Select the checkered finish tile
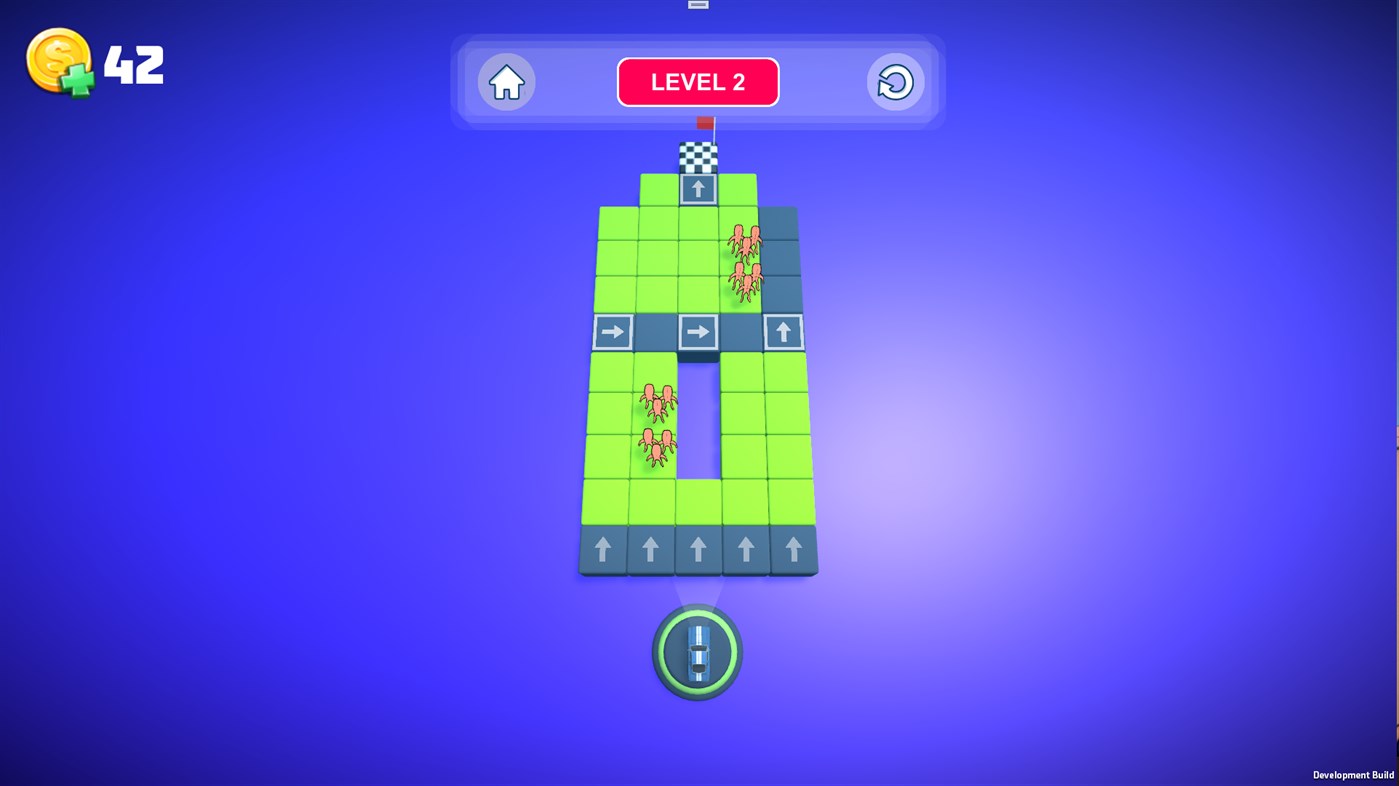Viewport: 1399px width, 786px height. 697,156
